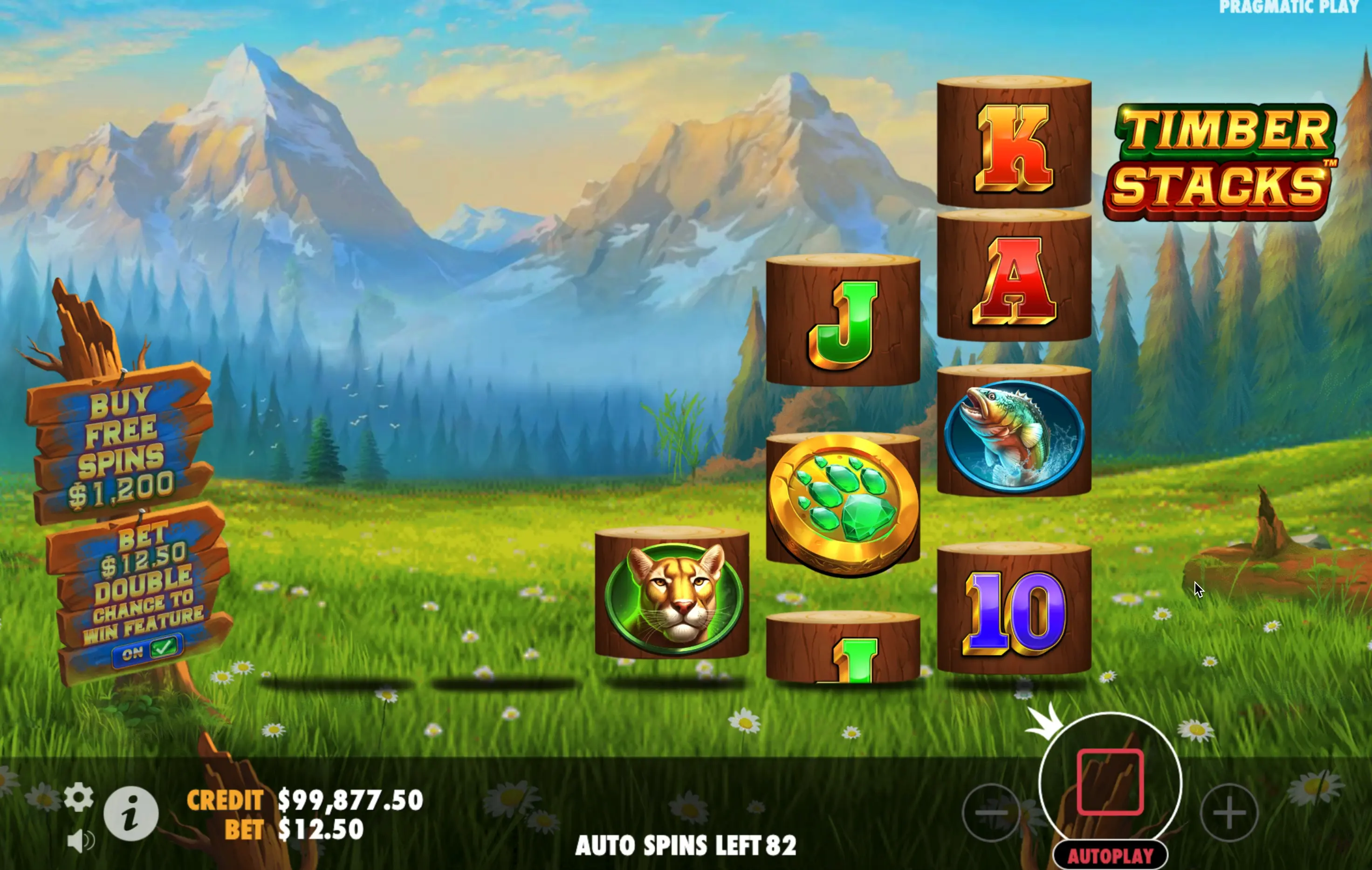Stop autoplay with the red square button
This screenshot has width=1372, height=870.
pos(1110,781)
